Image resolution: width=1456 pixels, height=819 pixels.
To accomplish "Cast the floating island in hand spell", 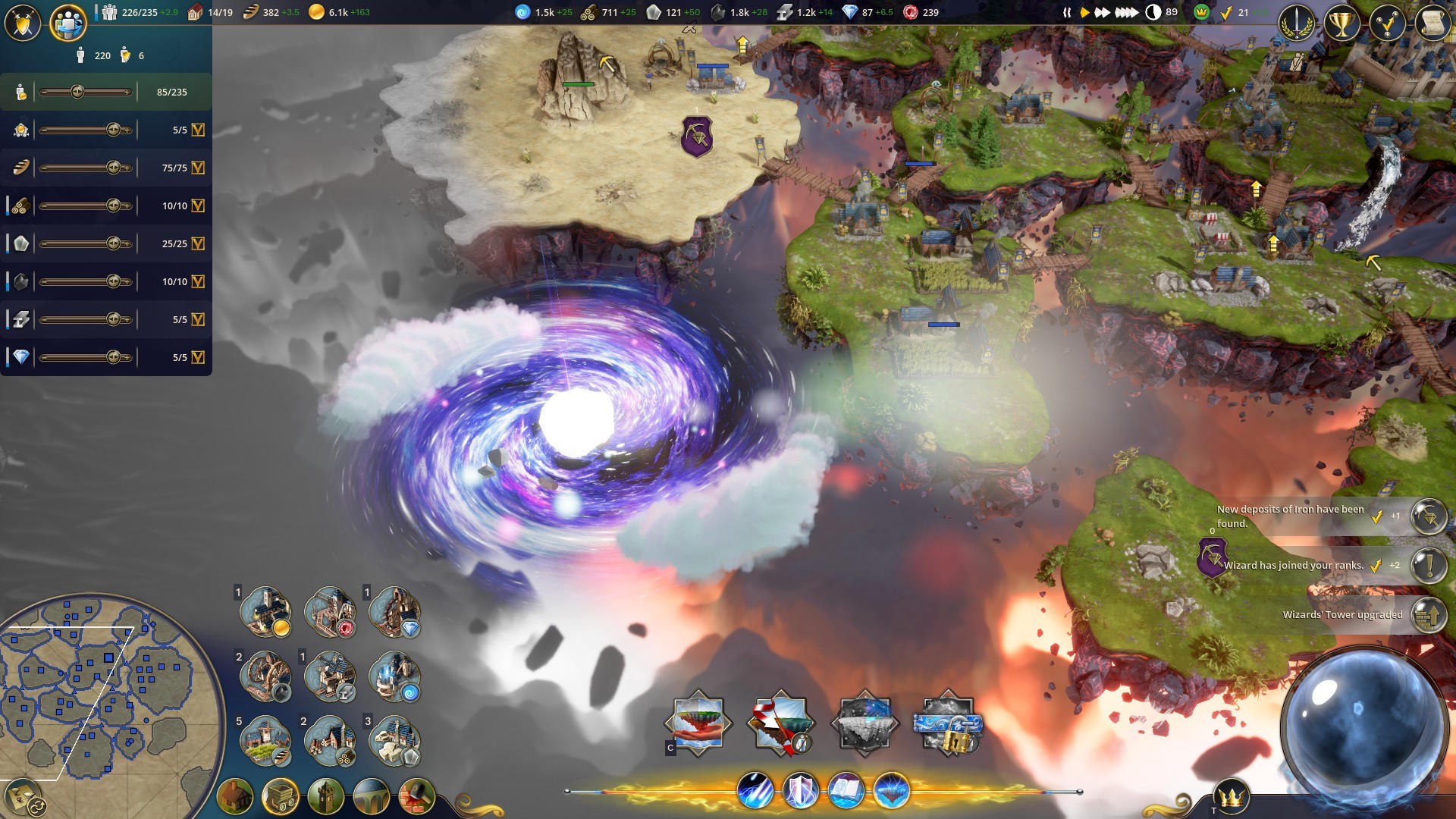I will [698, 723].
